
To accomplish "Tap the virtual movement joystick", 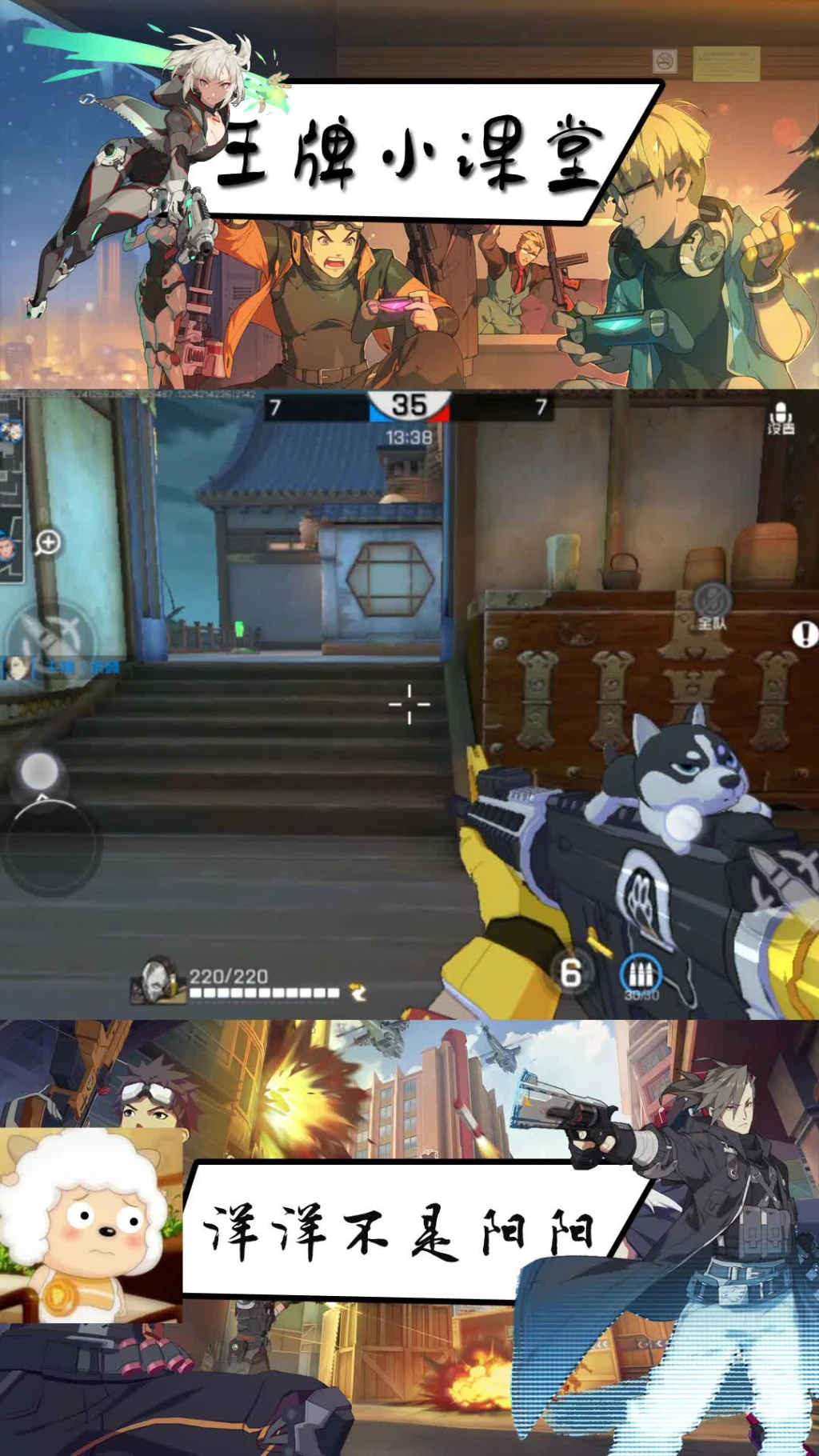I will [x=50, y=844].
